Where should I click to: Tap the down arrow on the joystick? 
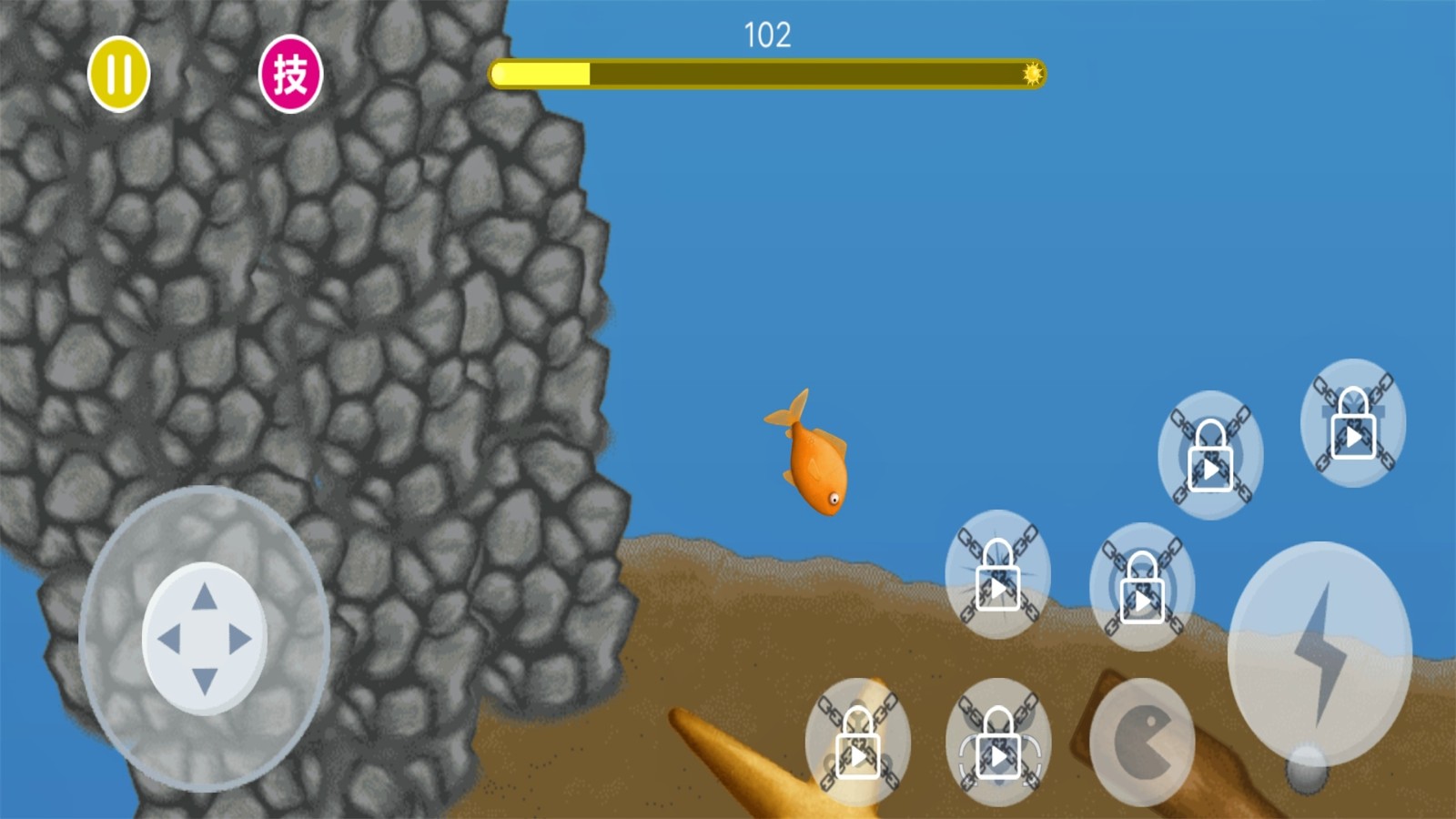coord(205,681)
